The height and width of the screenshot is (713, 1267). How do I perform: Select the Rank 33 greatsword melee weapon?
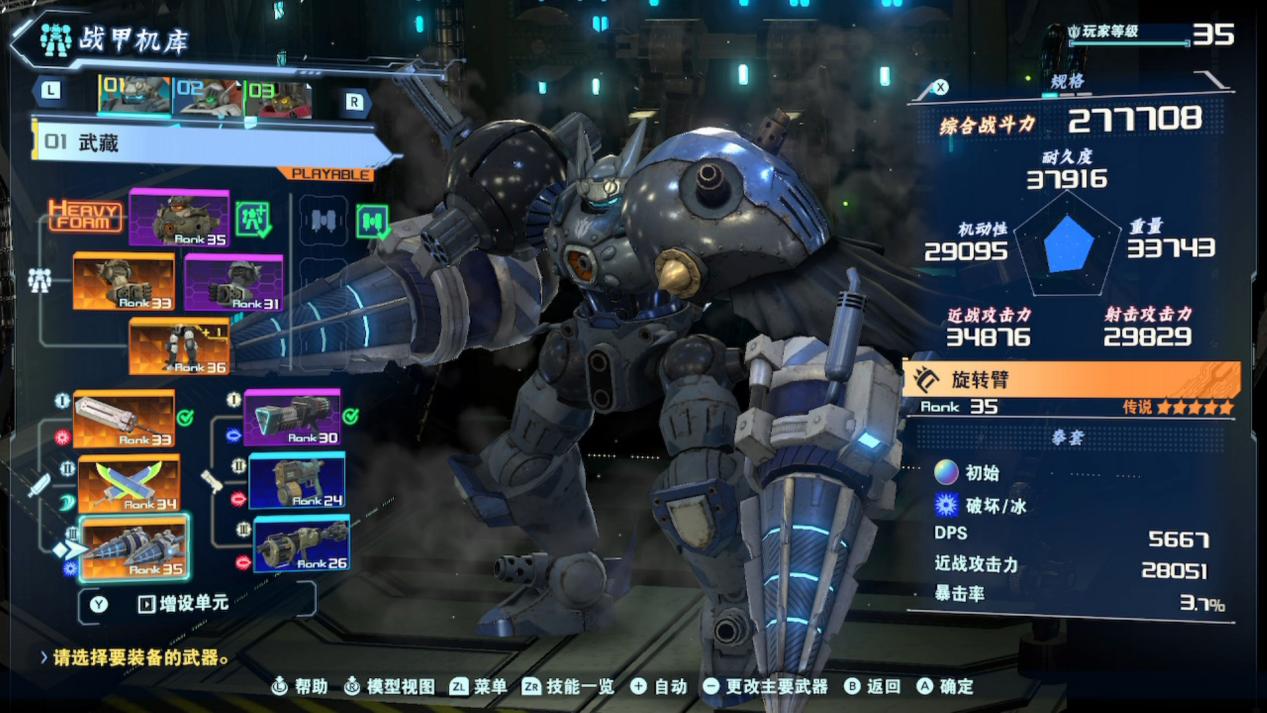[124, 418]
